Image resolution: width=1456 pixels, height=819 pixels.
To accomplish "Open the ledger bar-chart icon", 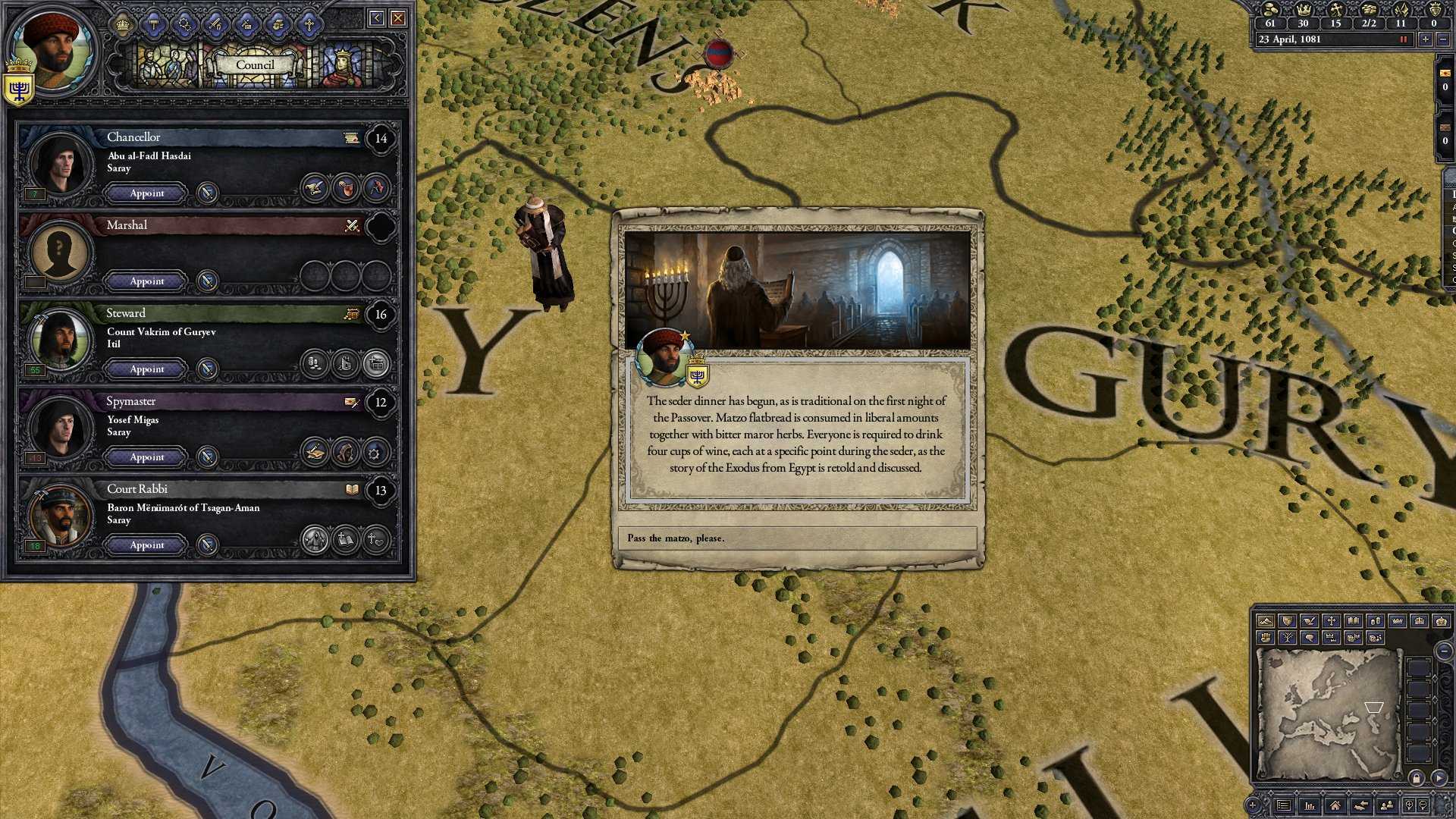I will (1310, 806).
